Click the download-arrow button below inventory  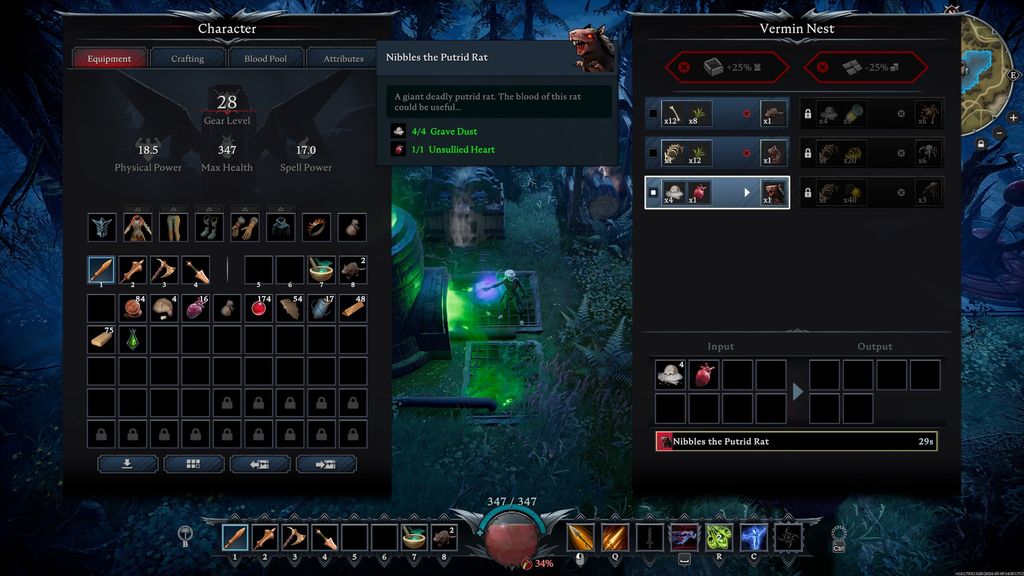click(127, 464)
